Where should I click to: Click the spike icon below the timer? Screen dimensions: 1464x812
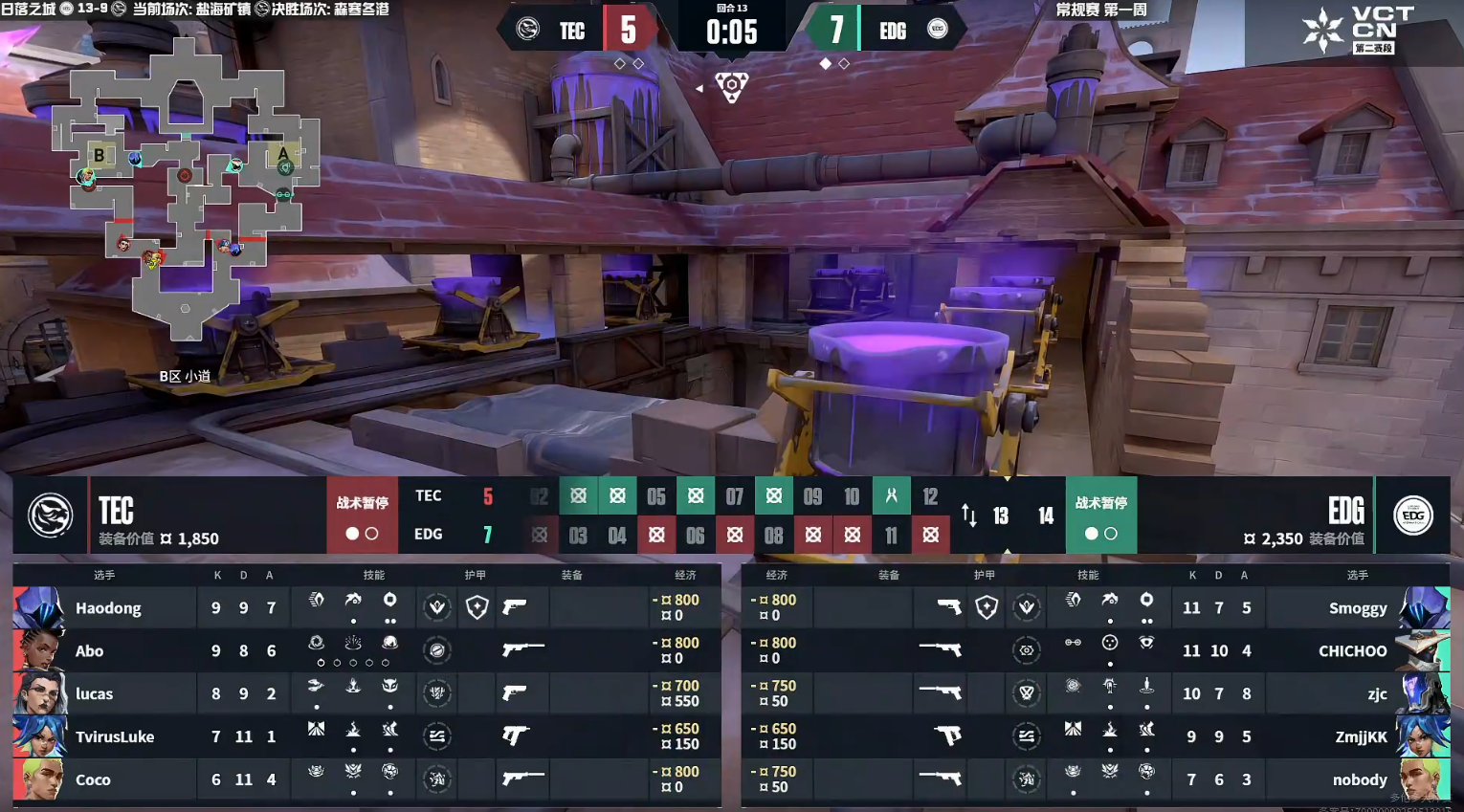pos(732,87)
